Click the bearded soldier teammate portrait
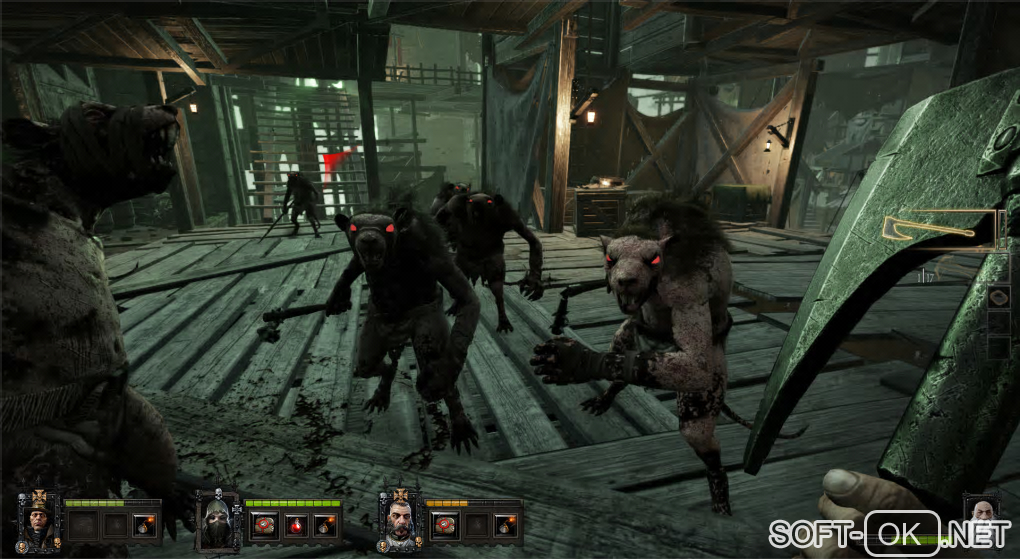 401,521
